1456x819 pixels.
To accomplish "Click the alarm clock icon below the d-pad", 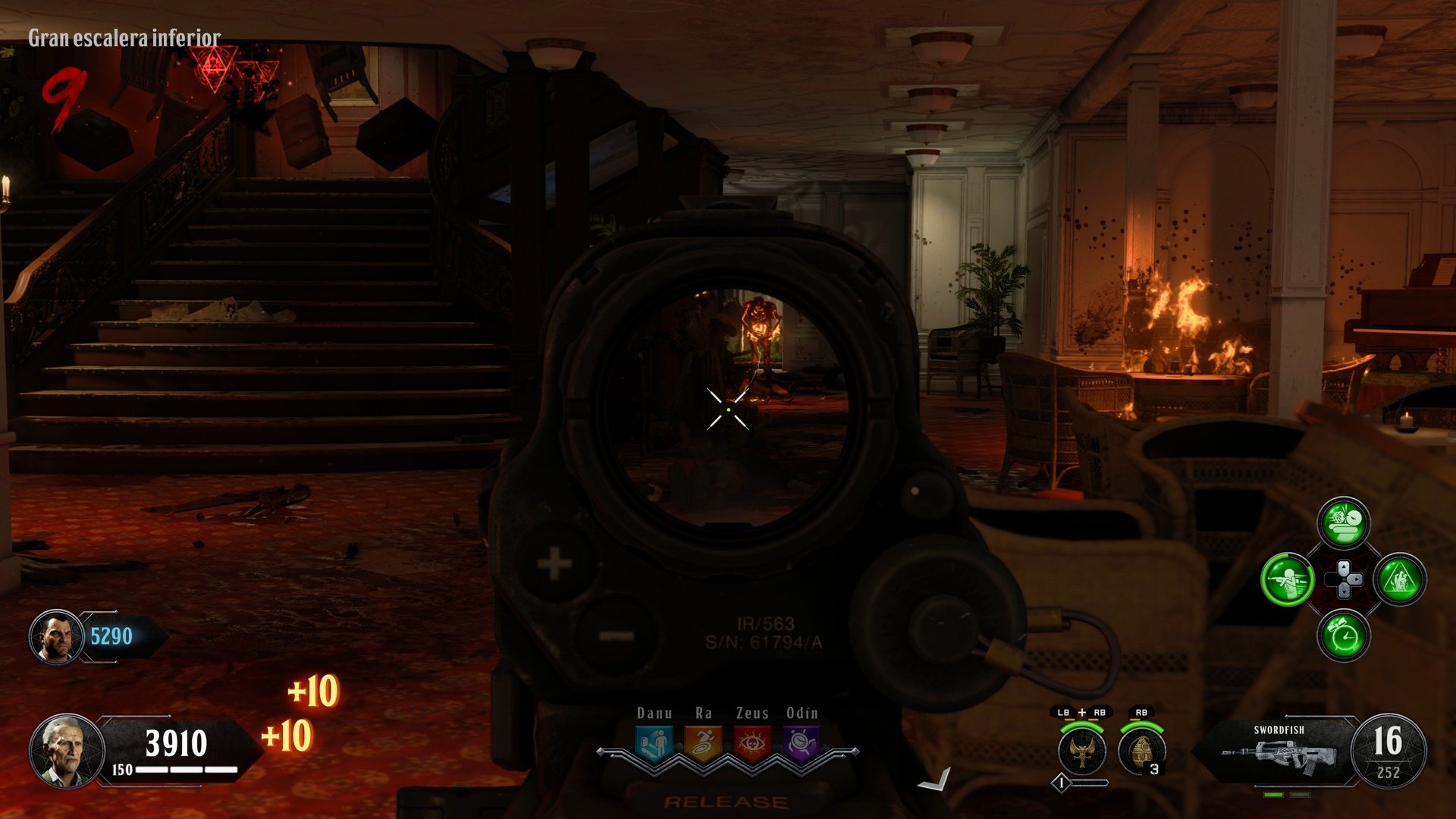I will point(1343,635).
